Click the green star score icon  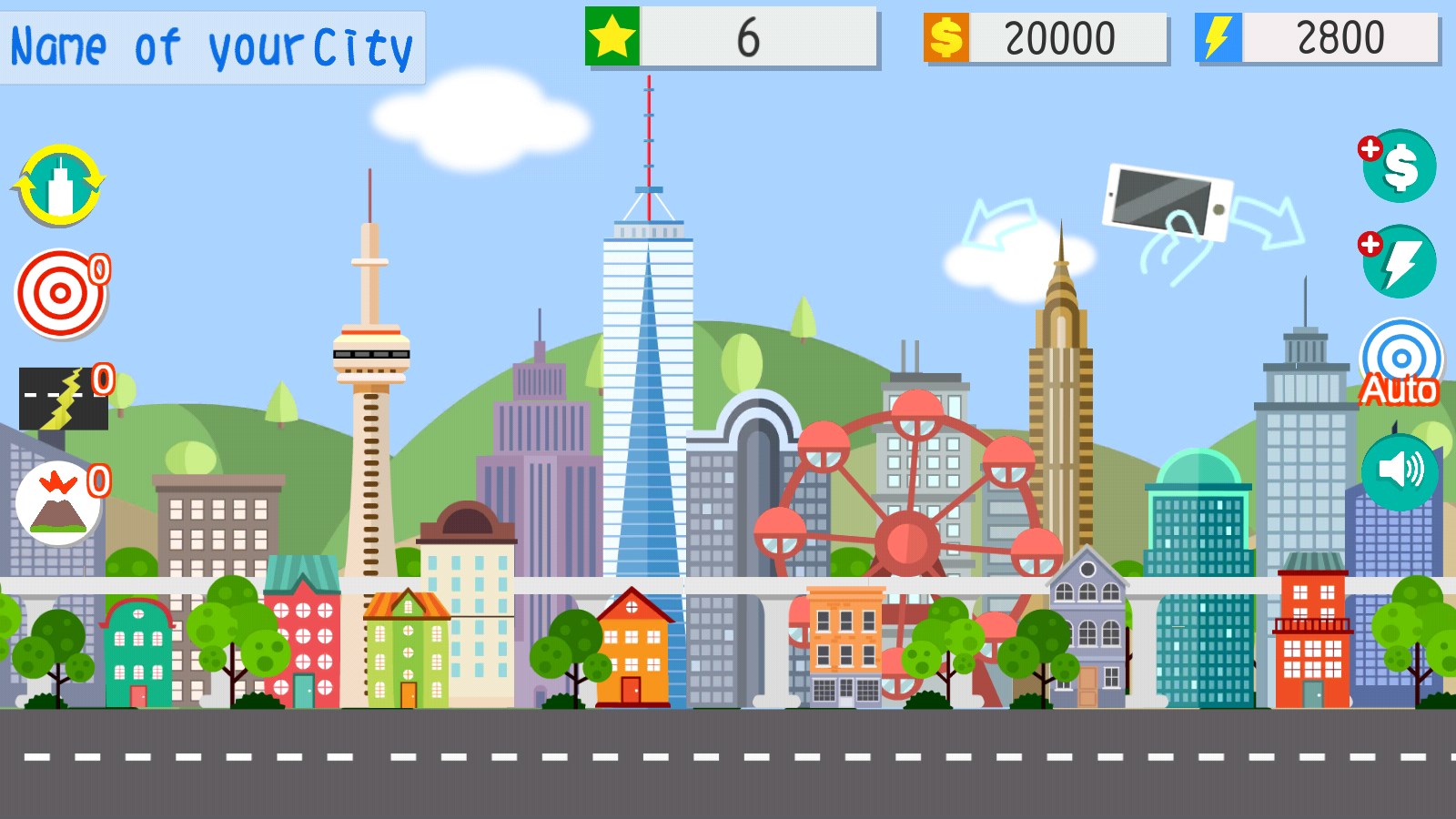pyautogui.click(x=613, y=37)
